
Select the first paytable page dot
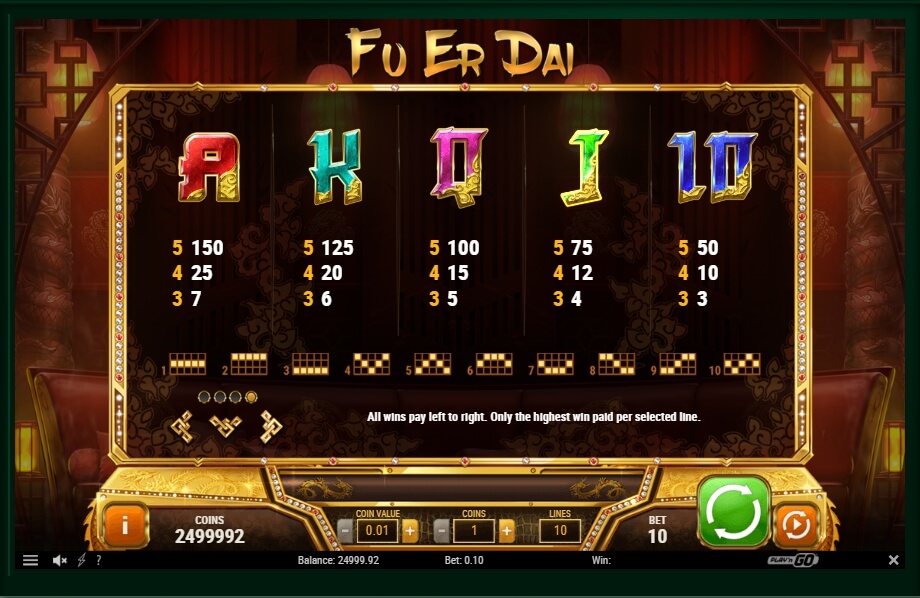(x=204, y=397)
